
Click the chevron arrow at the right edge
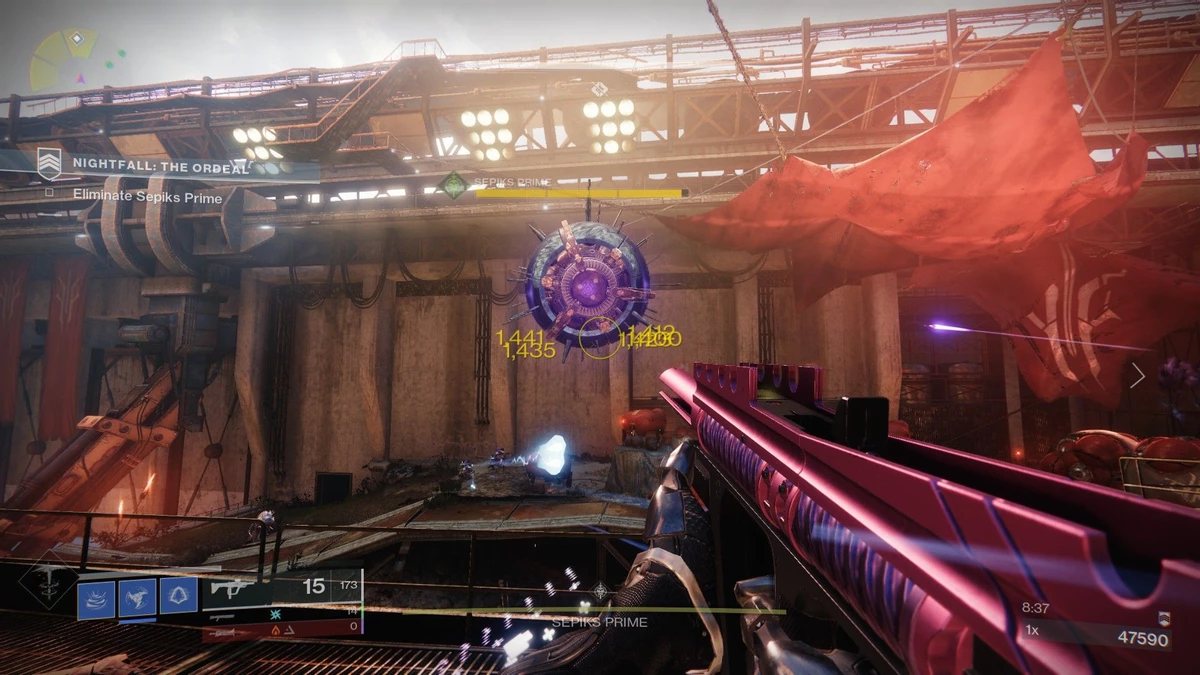pyautogui.click(x=1137, y=375)
